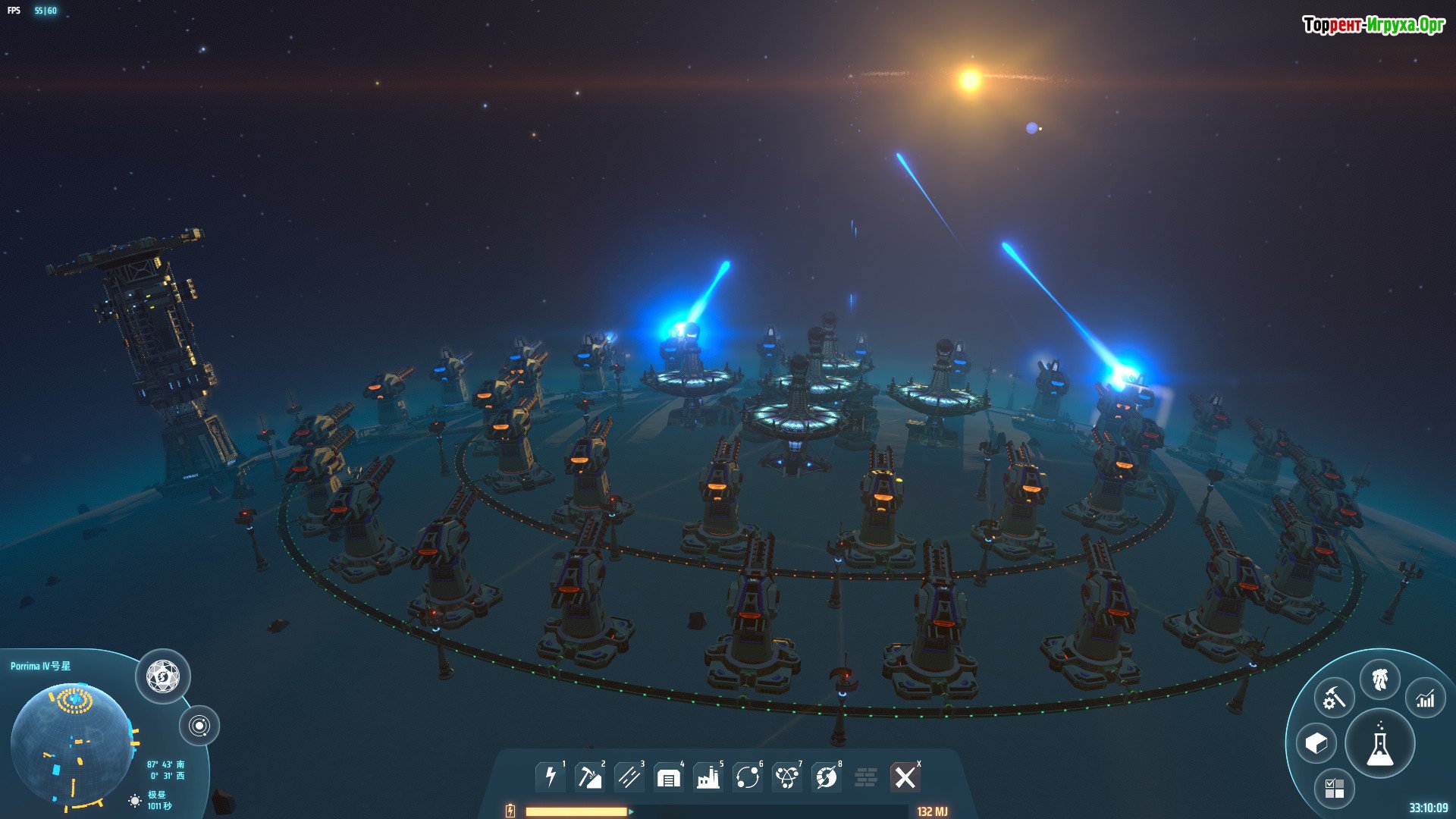Open the storage build category (warehouse icon)
Image resolution: width=1456 pixels, height=819 pixels.
(x=668, y=777)
